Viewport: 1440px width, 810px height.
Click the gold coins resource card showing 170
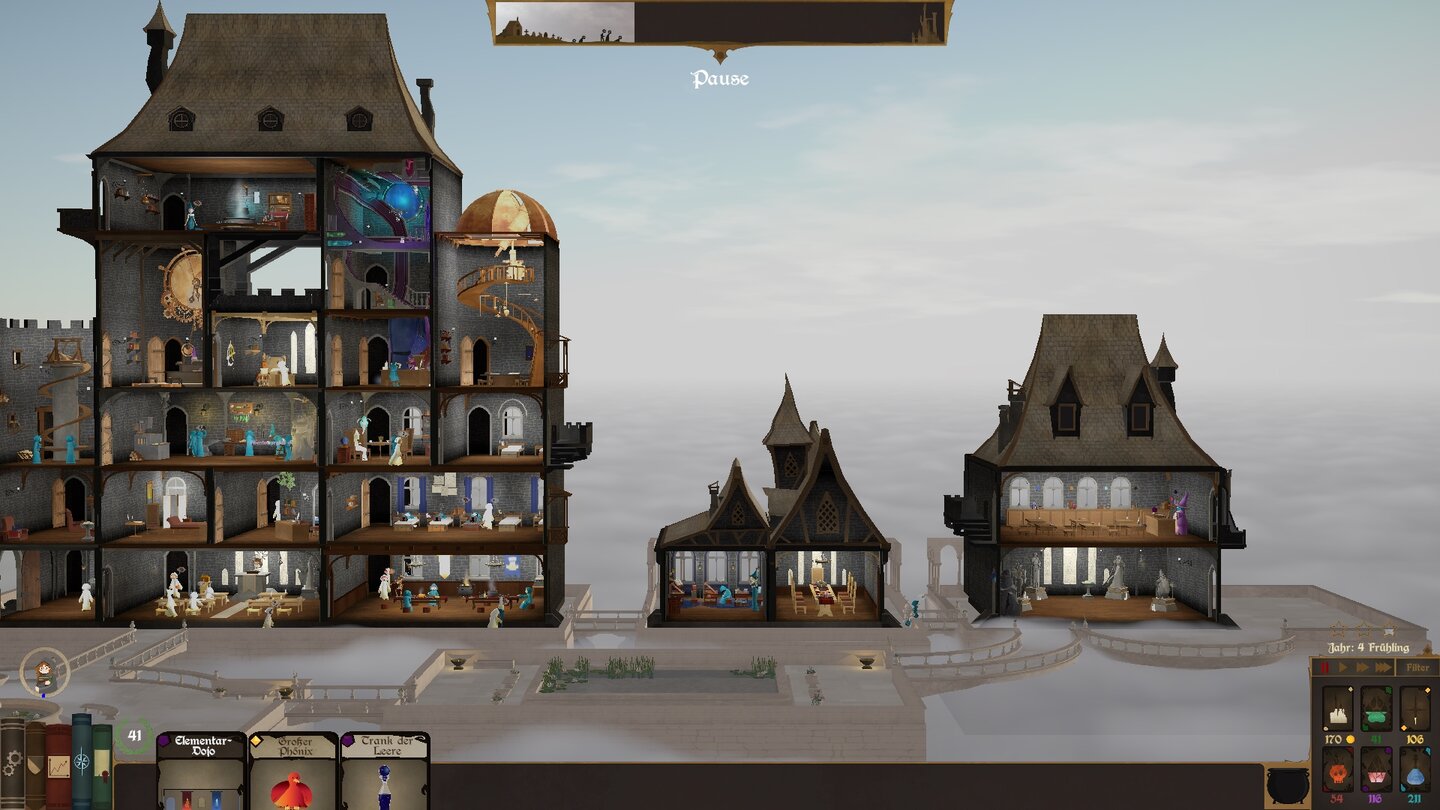coord(1336,709)
